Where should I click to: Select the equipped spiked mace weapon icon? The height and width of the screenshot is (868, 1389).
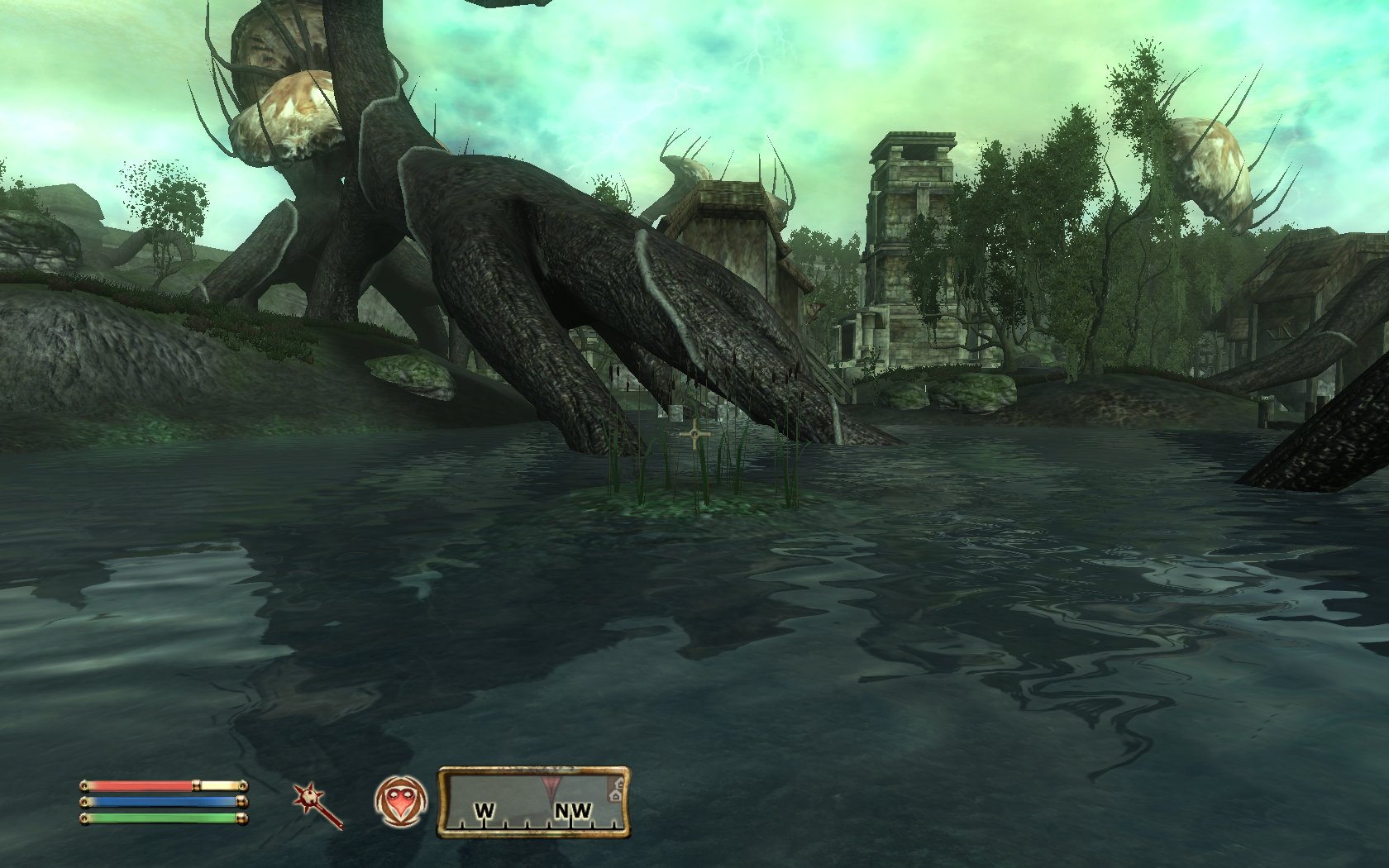317,805
